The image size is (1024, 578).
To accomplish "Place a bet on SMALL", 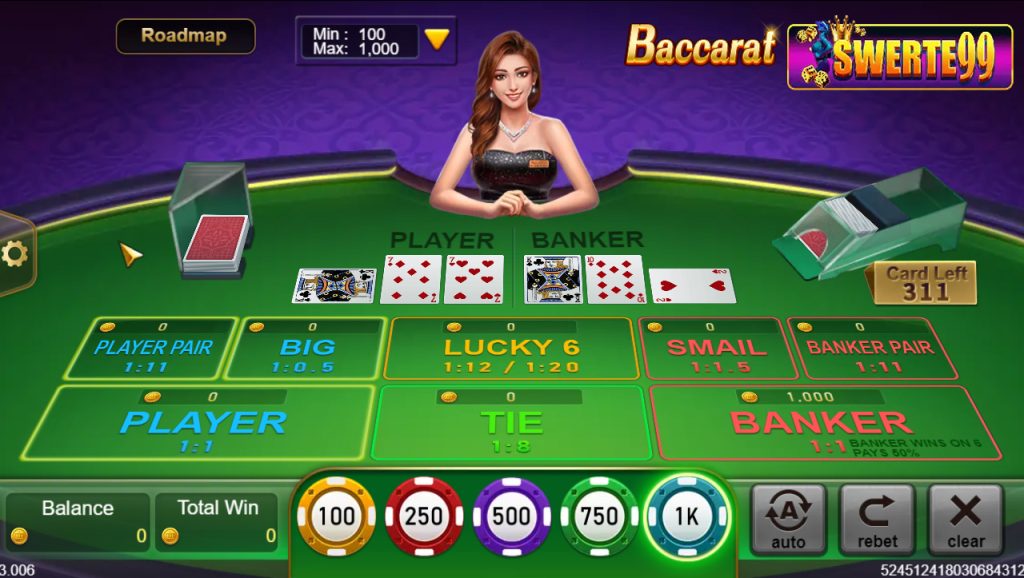I will point(716,350).
